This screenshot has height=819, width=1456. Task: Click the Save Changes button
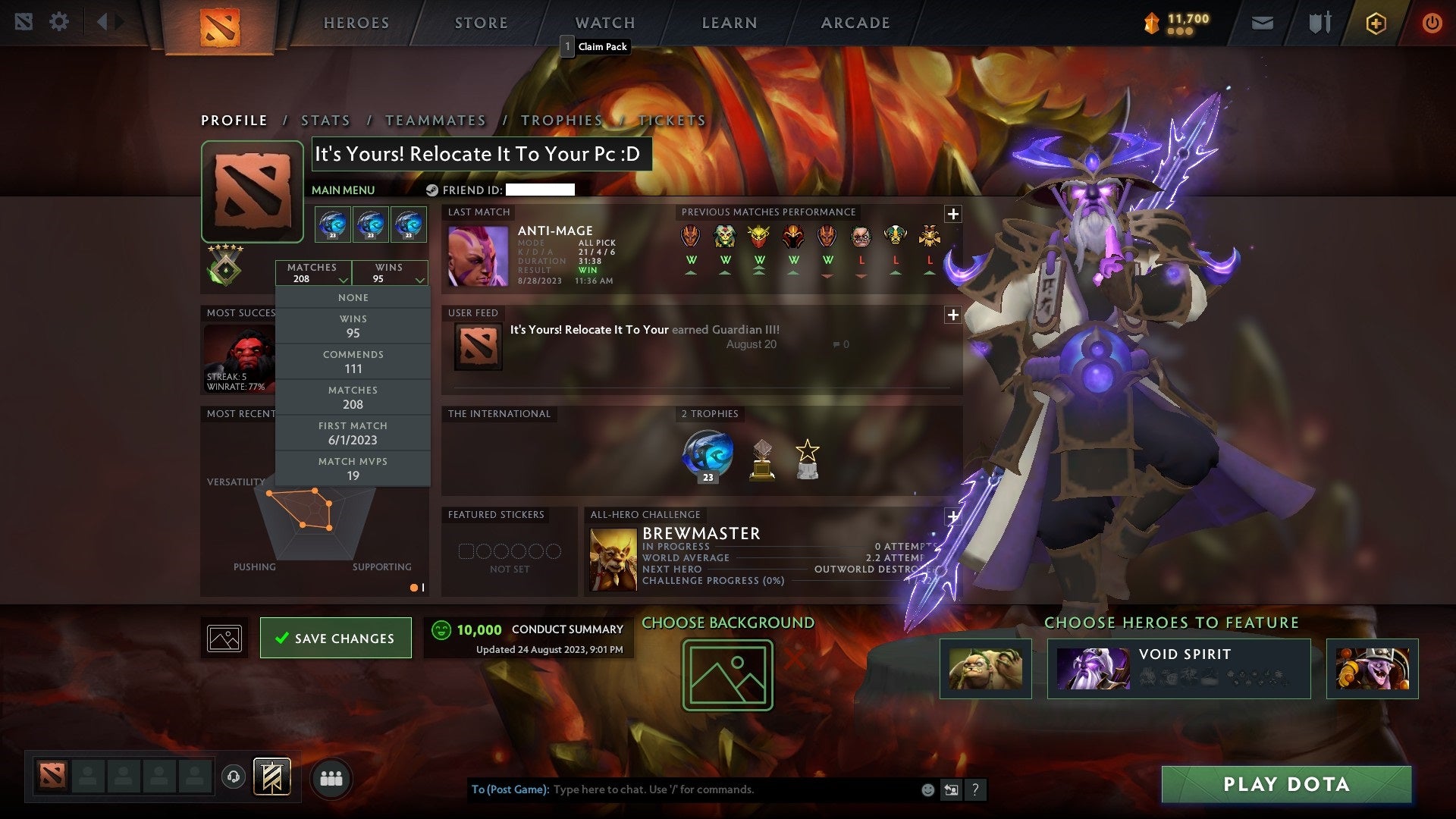pos(336,638)
